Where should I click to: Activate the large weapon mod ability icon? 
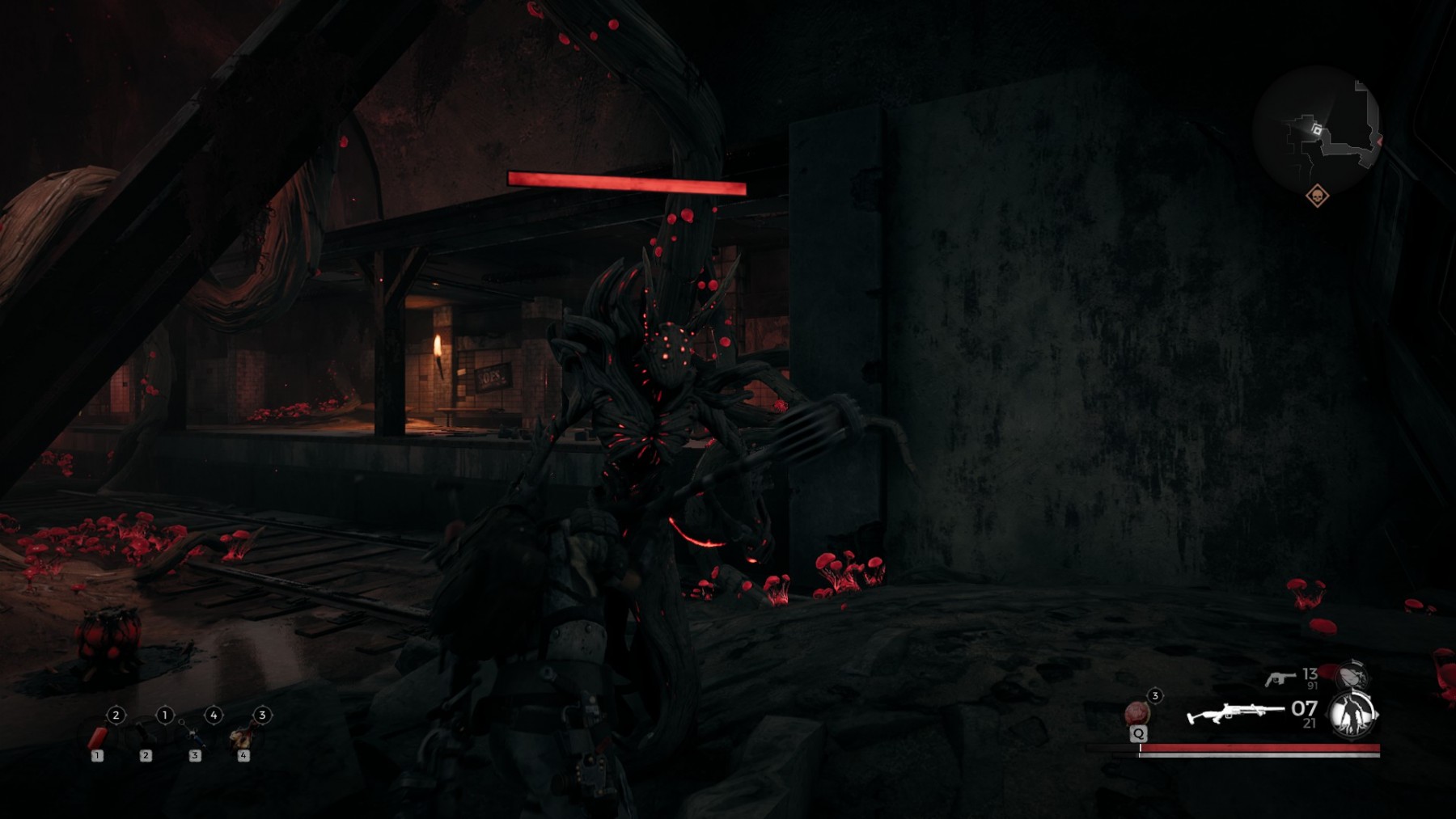point(1353,715)
